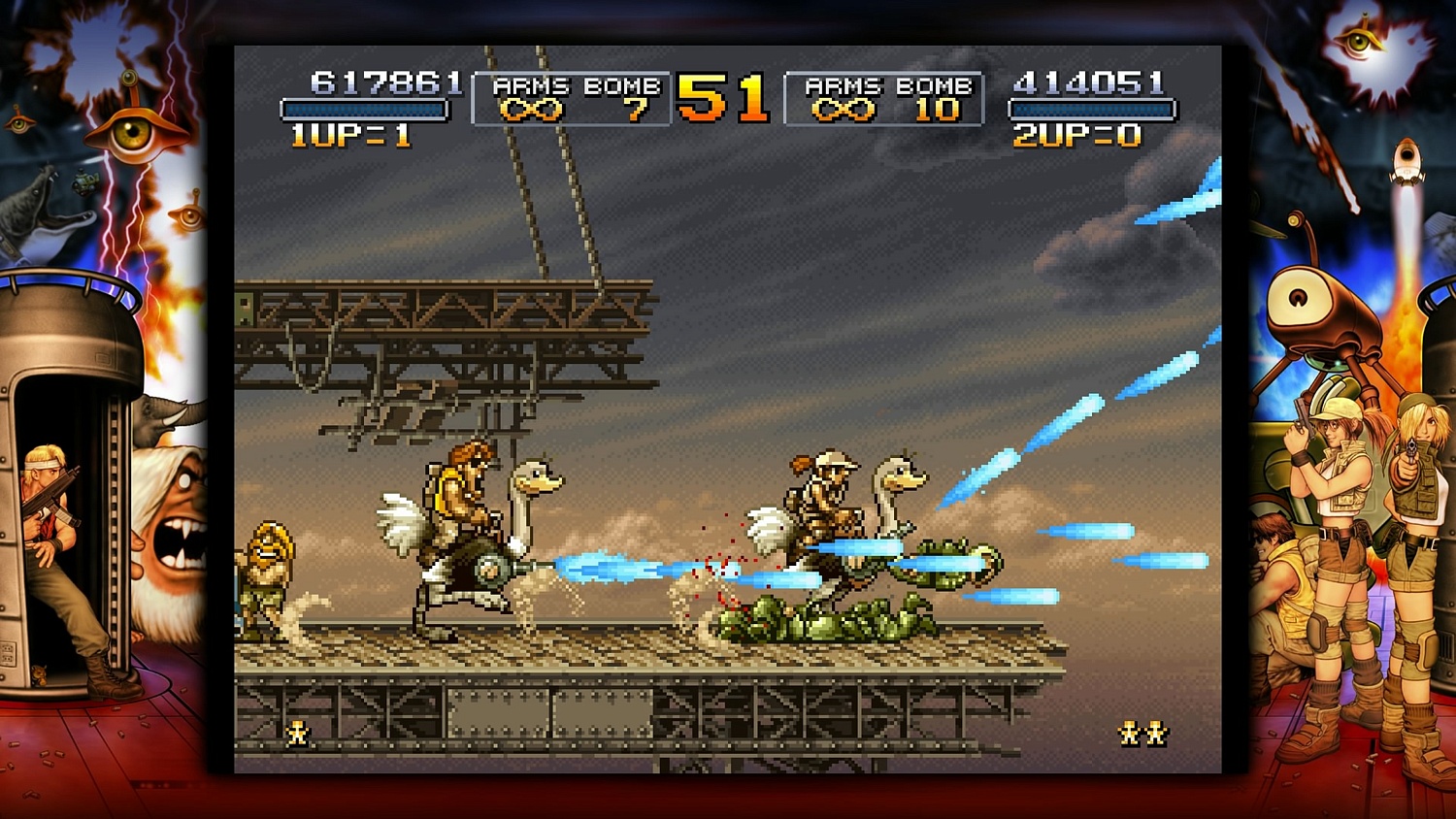The image size is (1456, 819).
Task: Open the score panel showing 617861
Action: [x=381, y=80]
